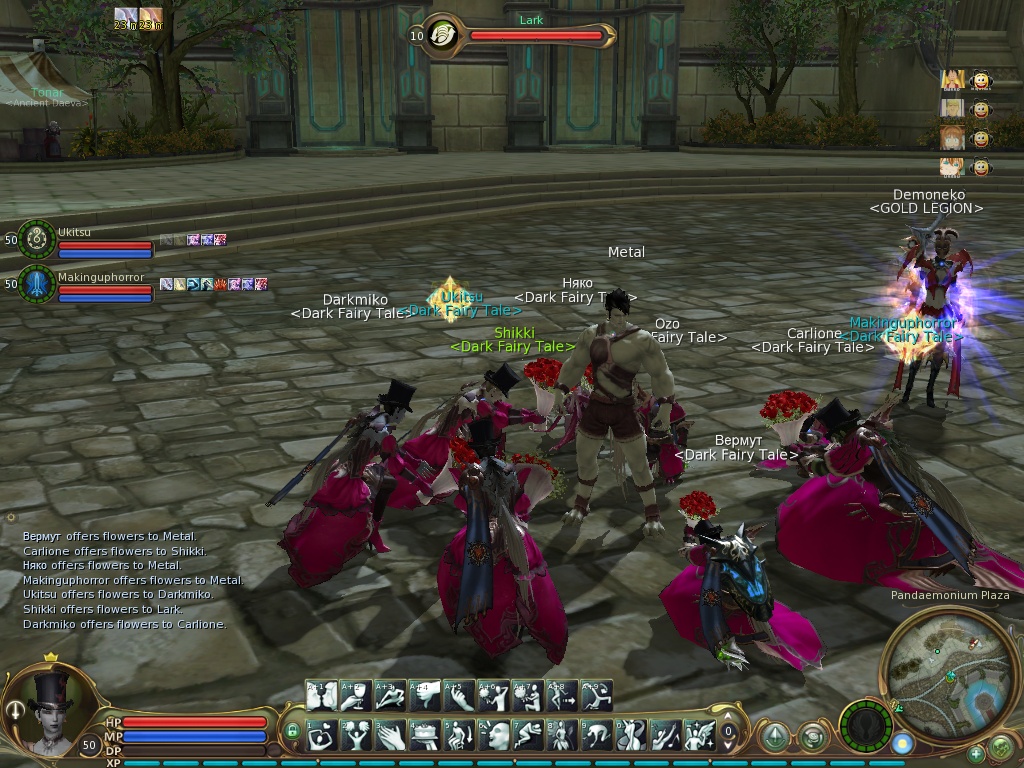The image size is (1024, 768).
Task: Click the blue sun orb button
Action: pos(903,744)
